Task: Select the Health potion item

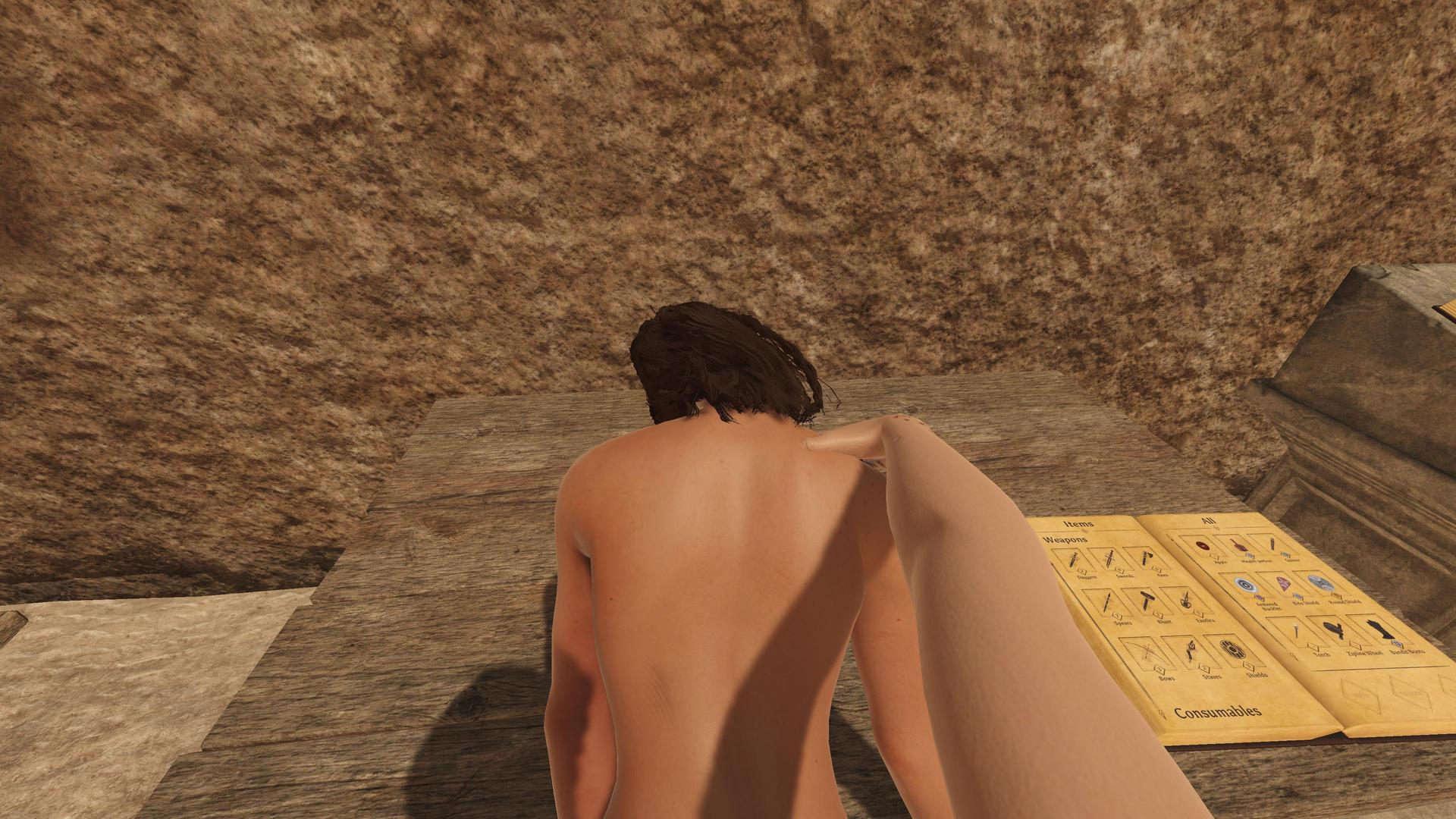Action: (x=1239, y=547)
